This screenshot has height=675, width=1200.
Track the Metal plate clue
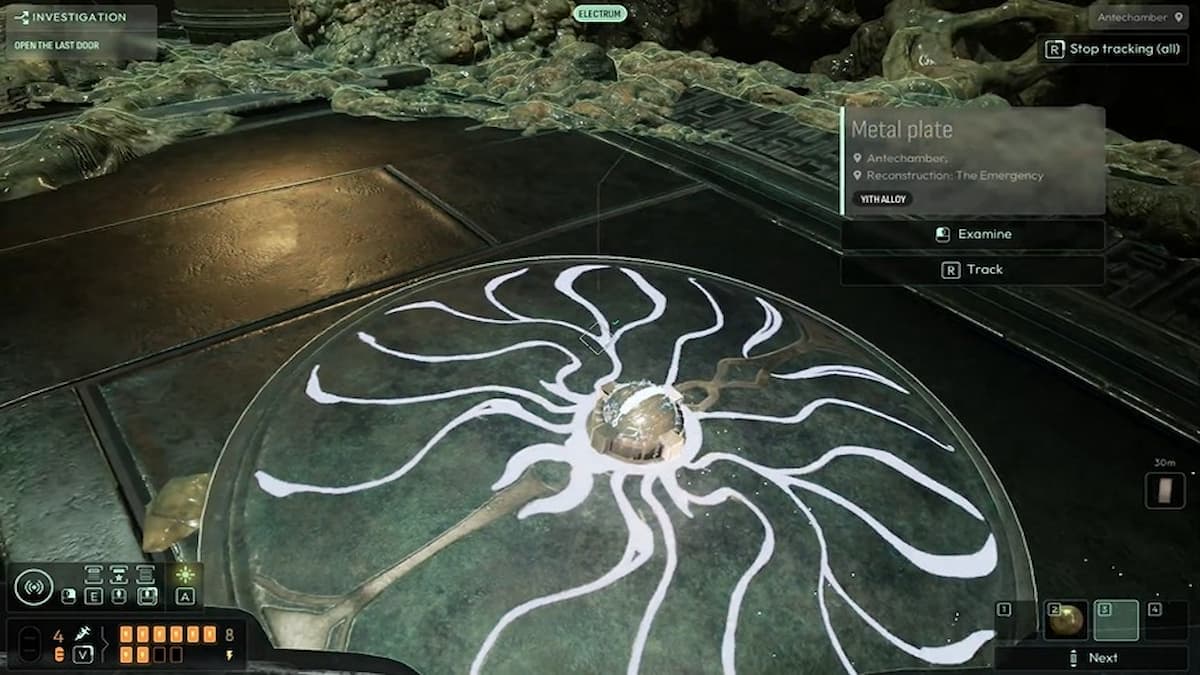click(972, 269)
